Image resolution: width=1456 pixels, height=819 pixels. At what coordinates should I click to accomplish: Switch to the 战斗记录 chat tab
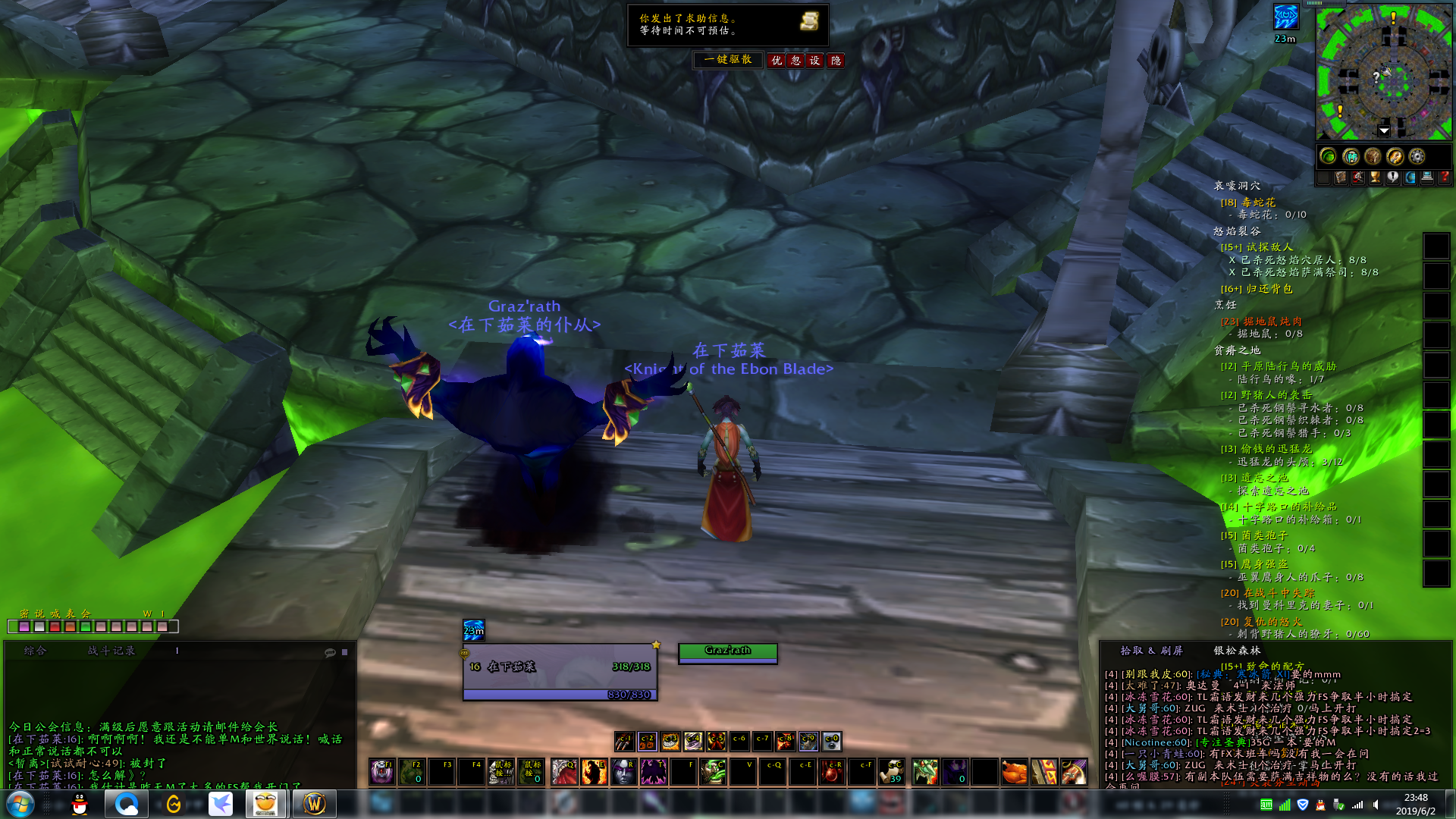[x=111, y=651]
